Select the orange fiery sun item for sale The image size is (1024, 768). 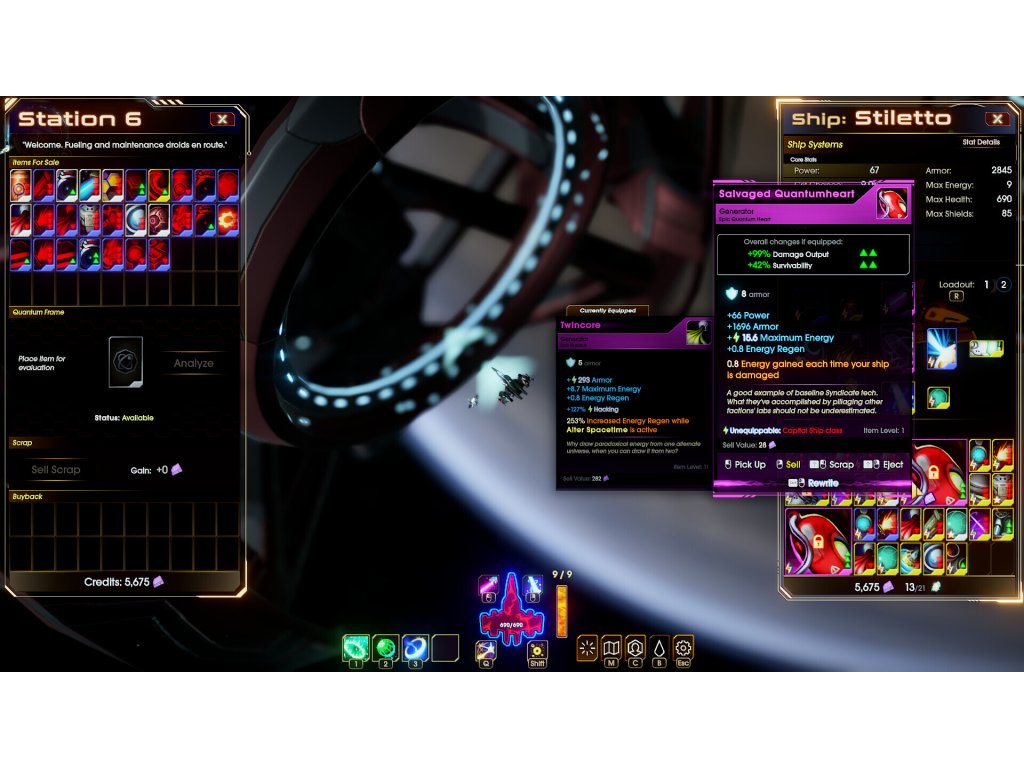[x=228, y=219]
